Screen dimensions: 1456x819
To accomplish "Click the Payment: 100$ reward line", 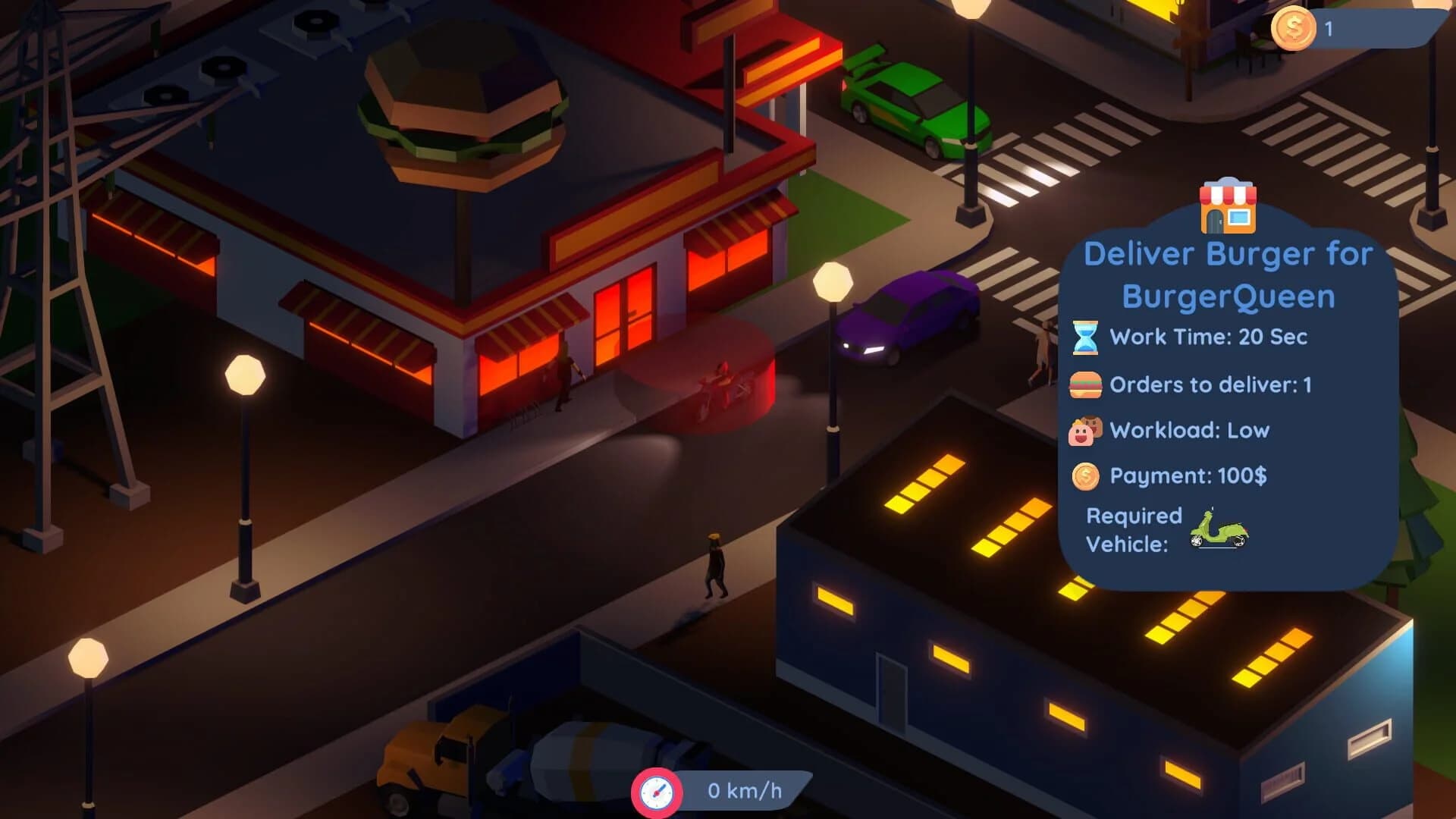I will tap(1191, 477).
